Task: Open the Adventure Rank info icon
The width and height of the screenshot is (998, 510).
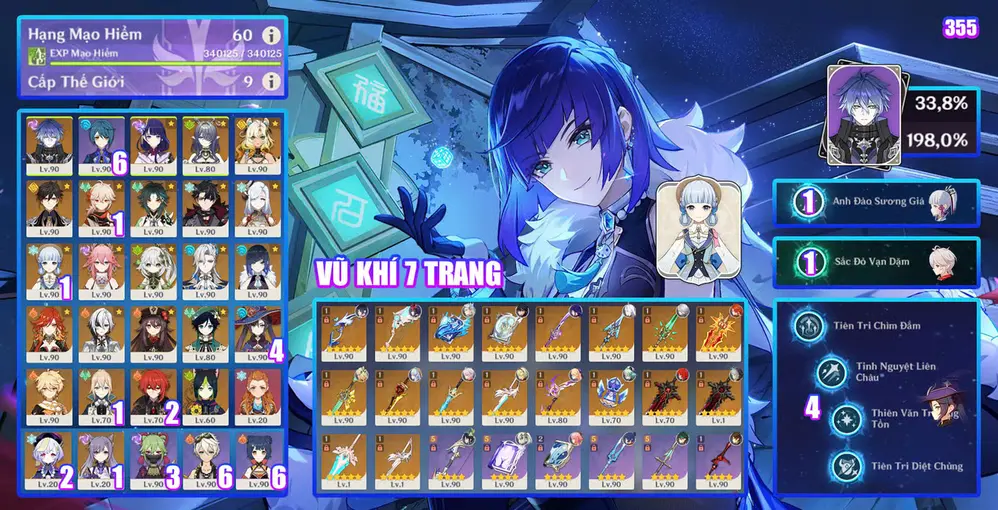Action: click(269, 34)
